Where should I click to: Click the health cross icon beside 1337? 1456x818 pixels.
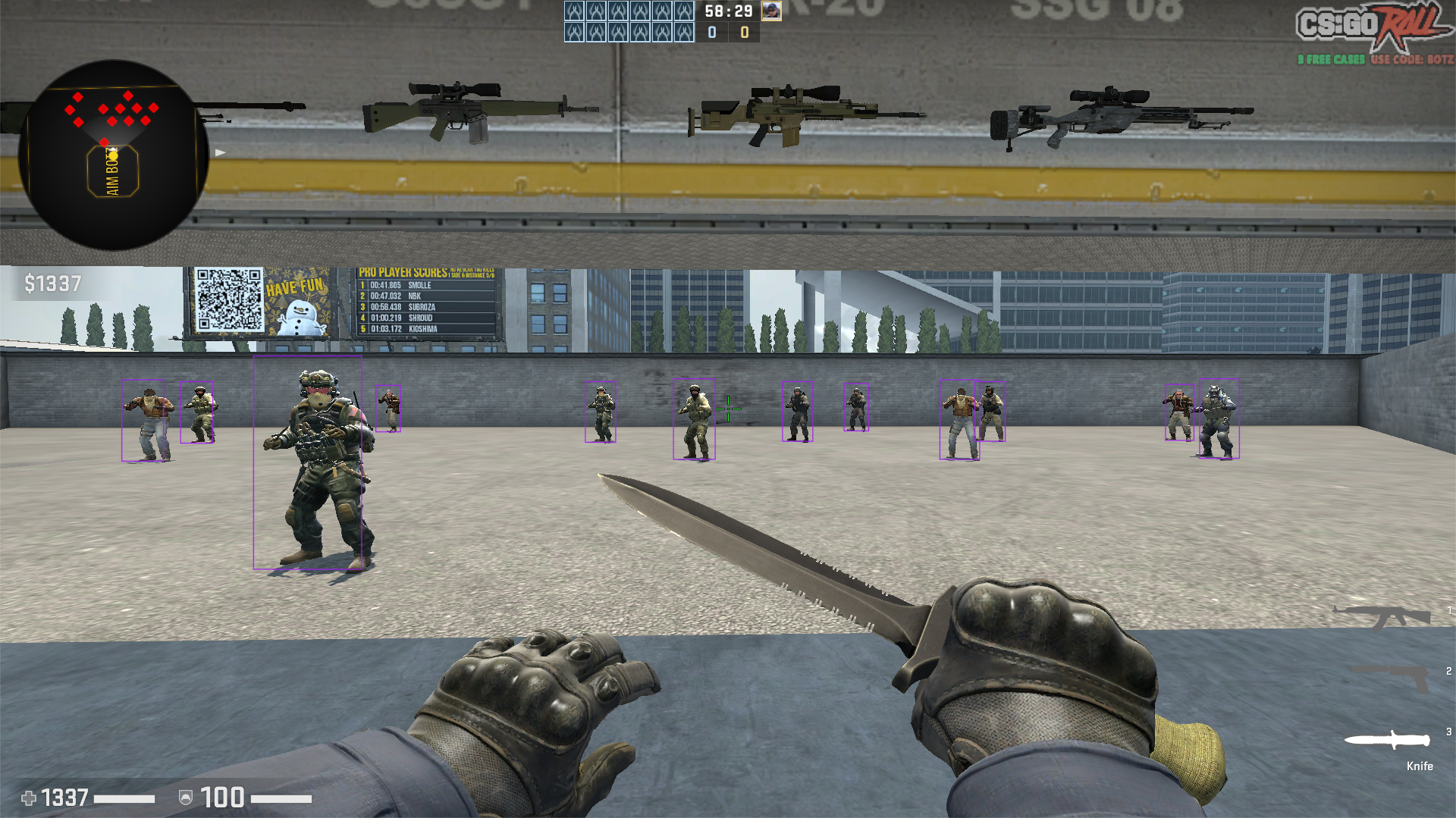(28, 797)
